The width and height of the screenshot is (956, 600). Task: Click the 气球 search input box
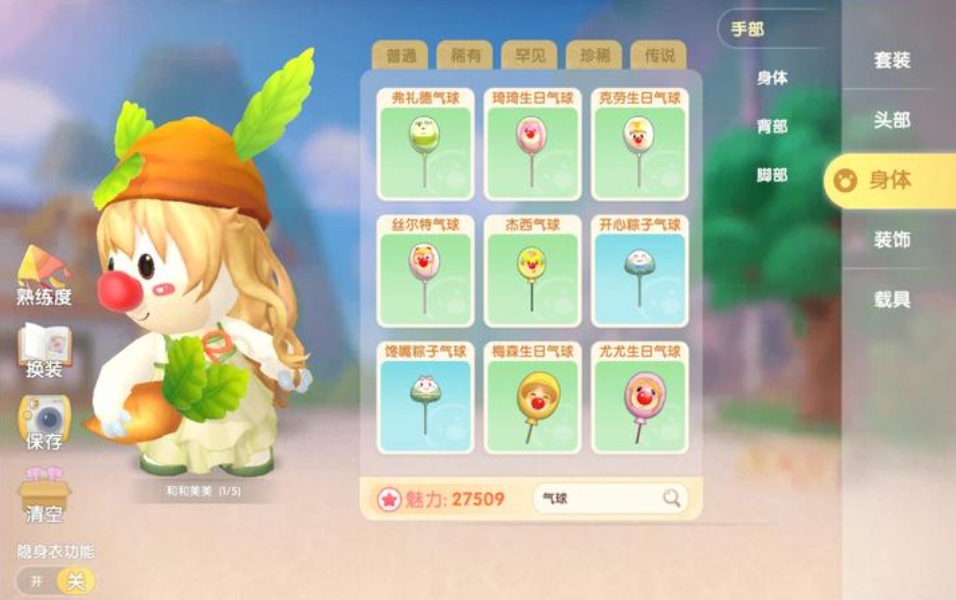[x=598, y=498]
